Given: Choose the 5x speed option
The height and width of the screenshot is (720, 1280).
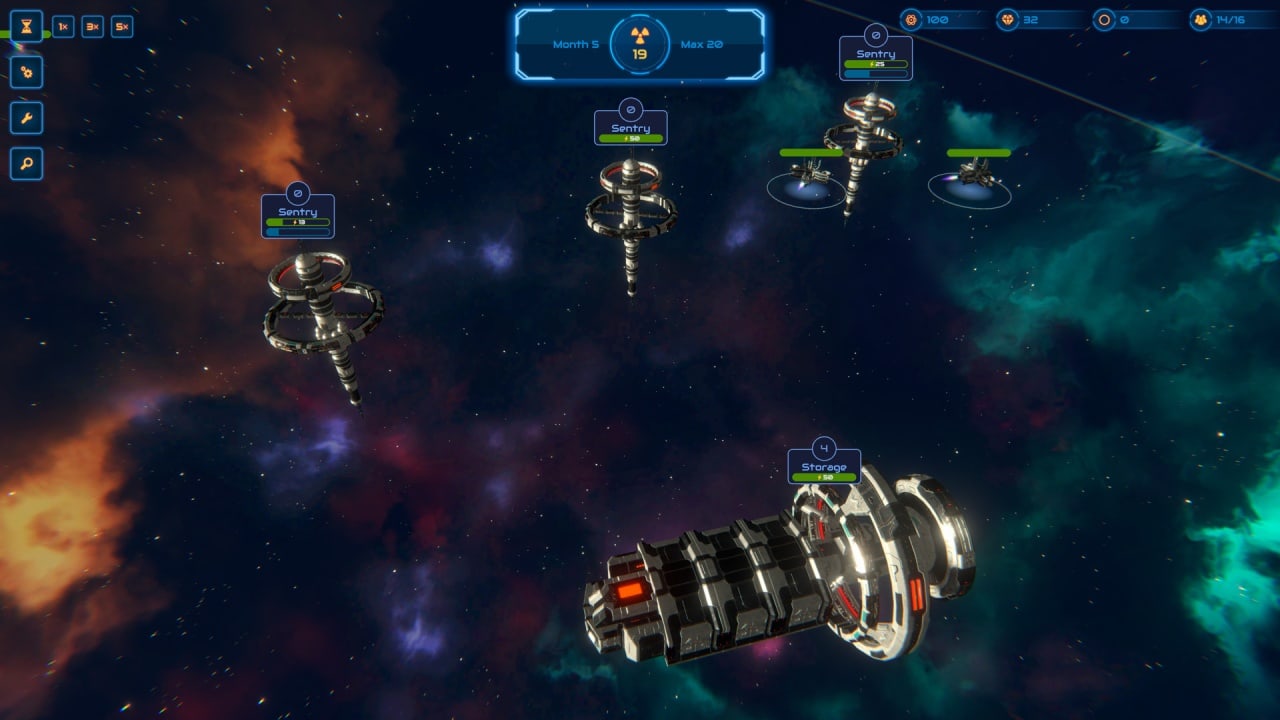Looking at the screenshot, I should [x=122, y=27].
